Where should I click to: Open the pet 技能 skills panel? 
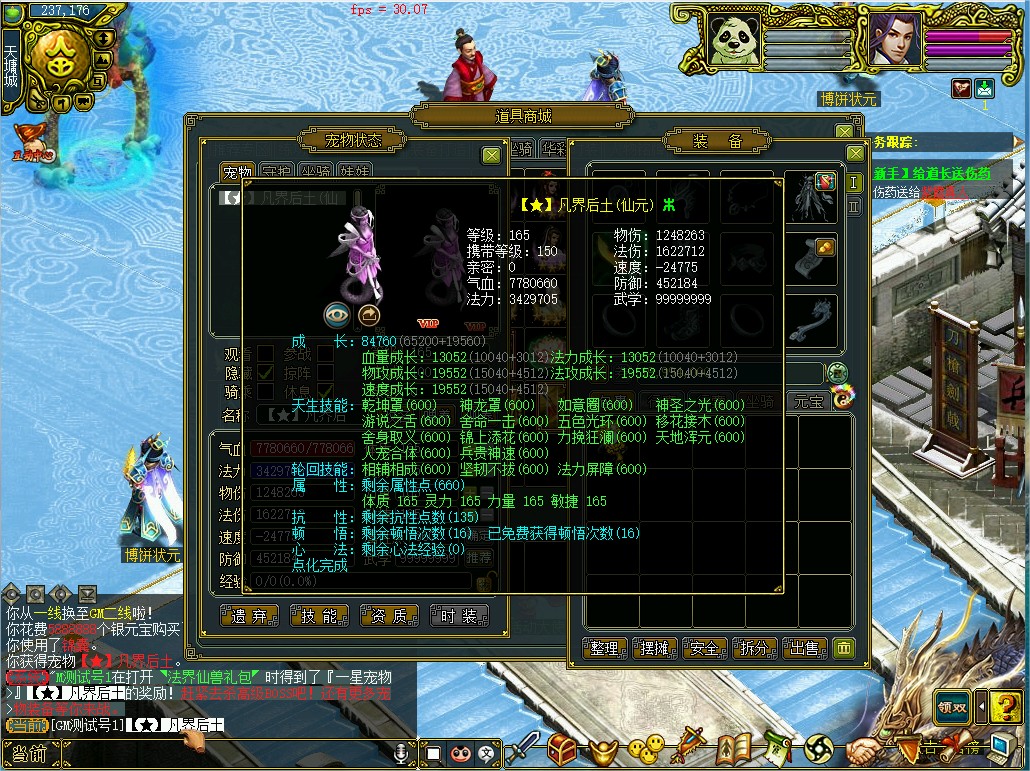coord(319,616)
